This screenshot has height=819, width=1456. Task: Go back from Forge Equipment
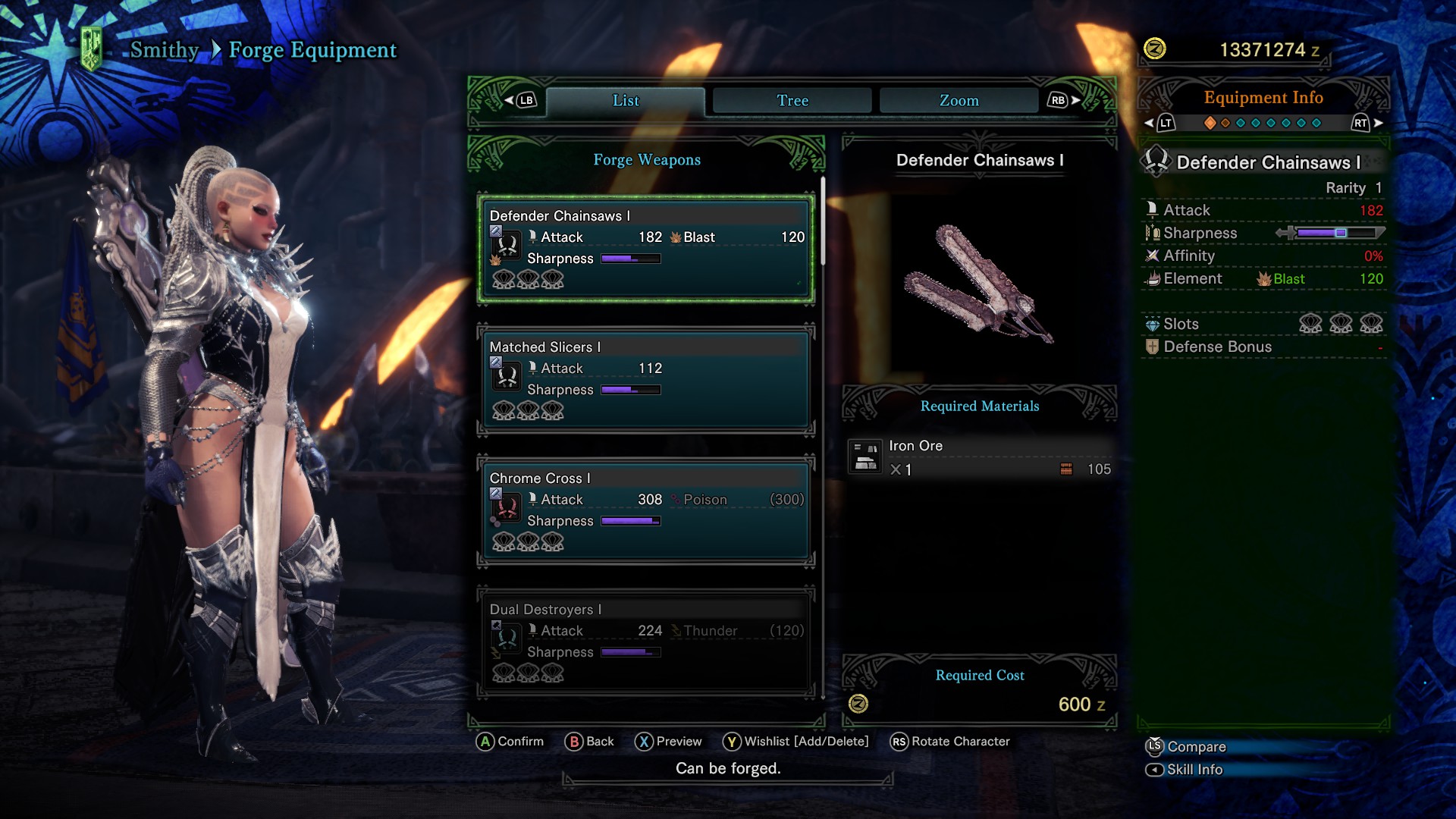tap(589, 742)
